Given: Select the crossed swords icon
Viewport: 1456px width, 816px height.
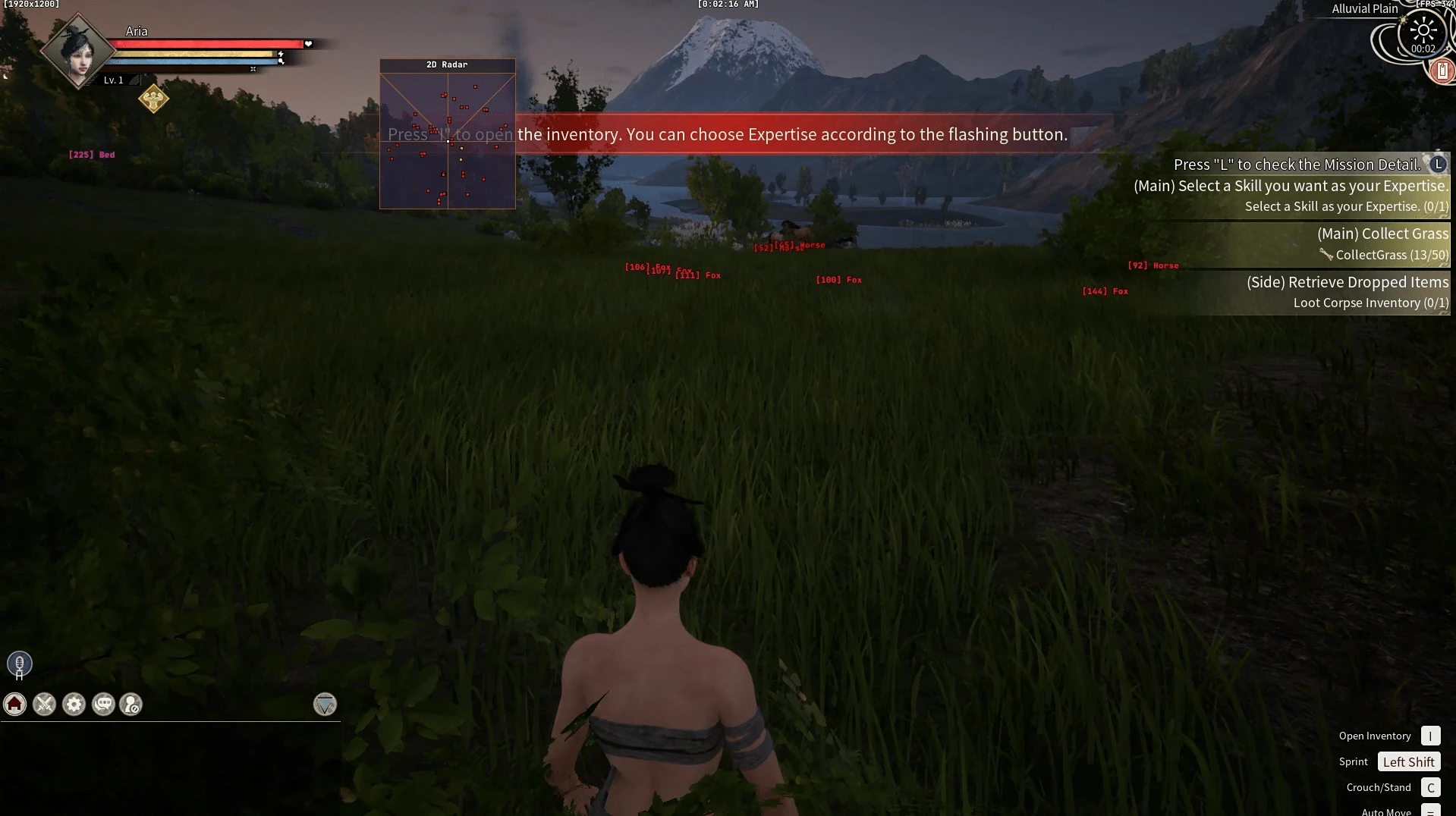Looking at the screenshot, I should 45,705.
